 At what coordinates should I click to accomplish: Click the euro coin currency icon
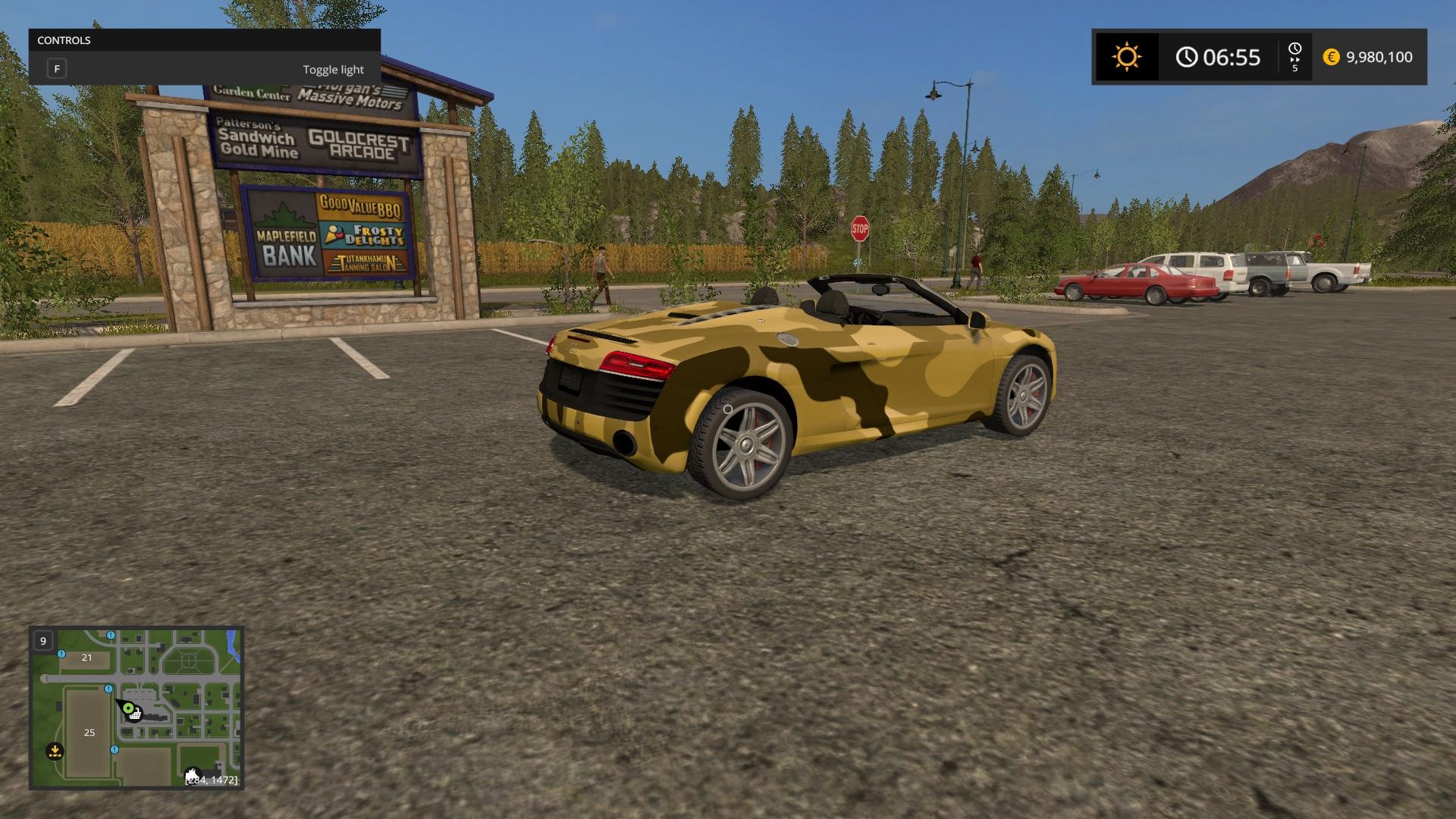pos(1331,56)
